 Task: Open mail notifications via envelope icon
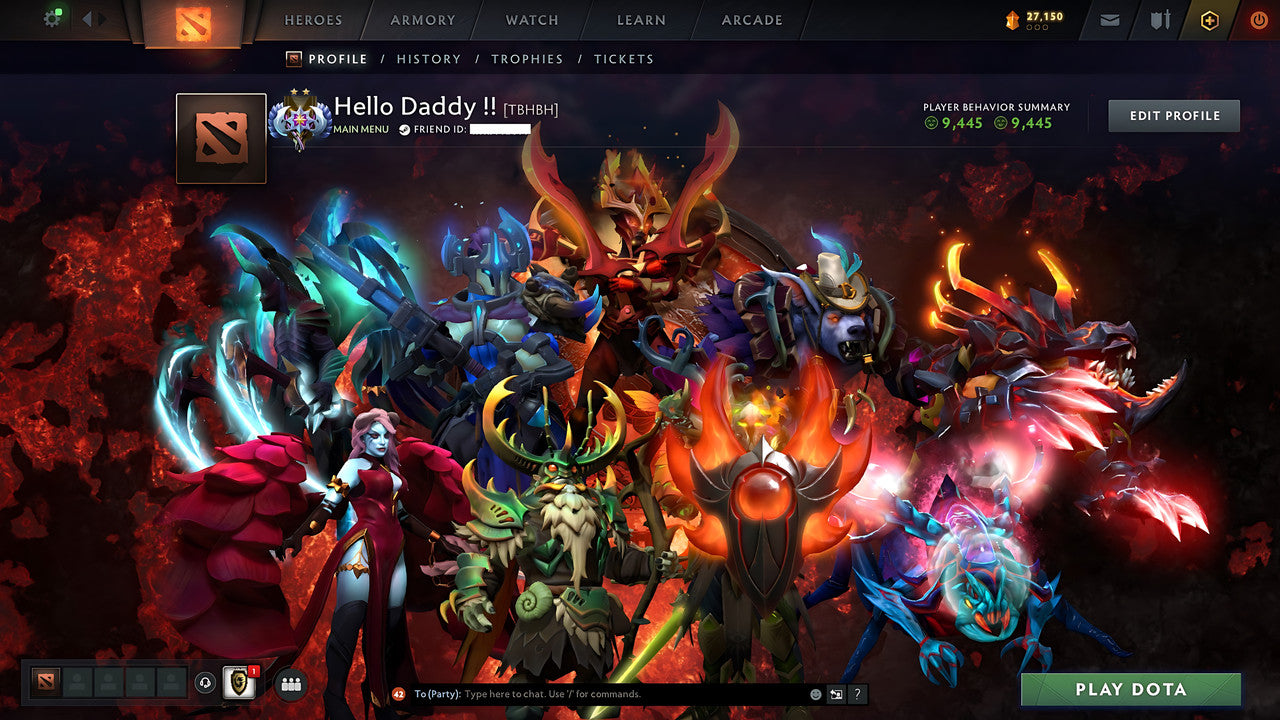click(x=1109, y=19)
